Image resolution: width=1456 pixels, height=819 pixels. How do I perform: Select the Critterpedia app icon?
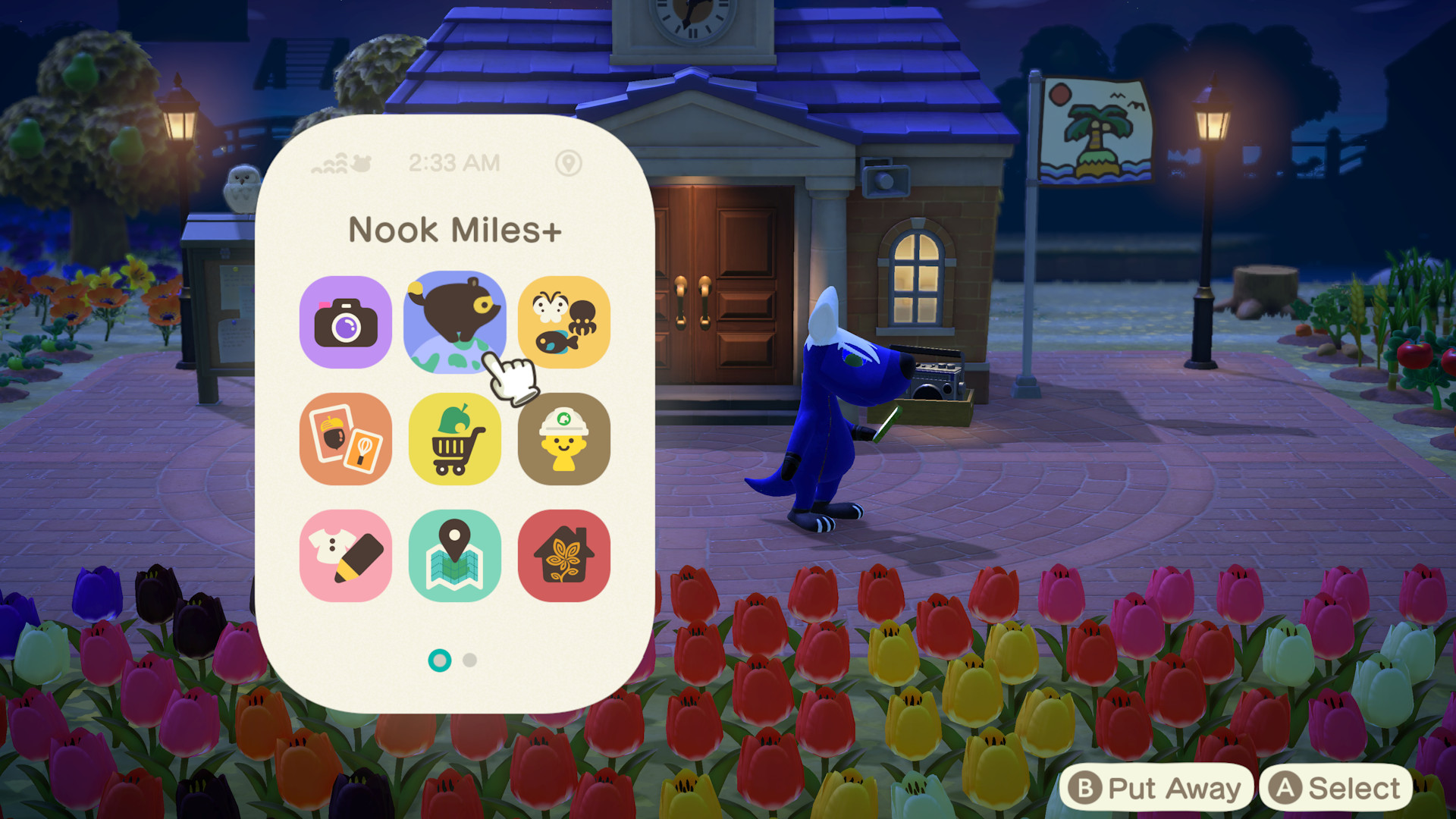click(x=563, y=322)
